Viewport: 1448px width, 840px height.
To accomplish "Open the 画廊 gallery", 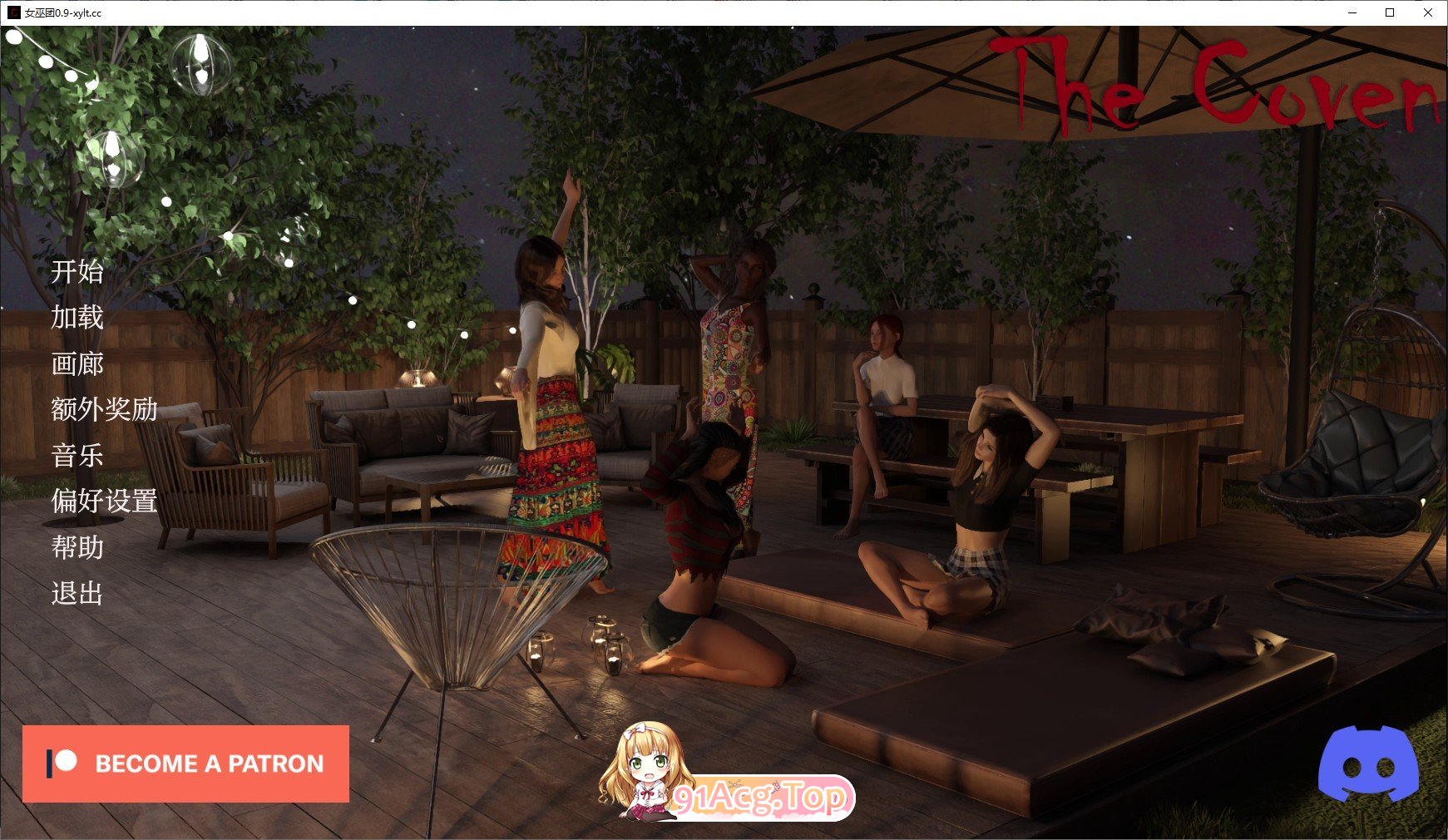I will coord(77,365).
